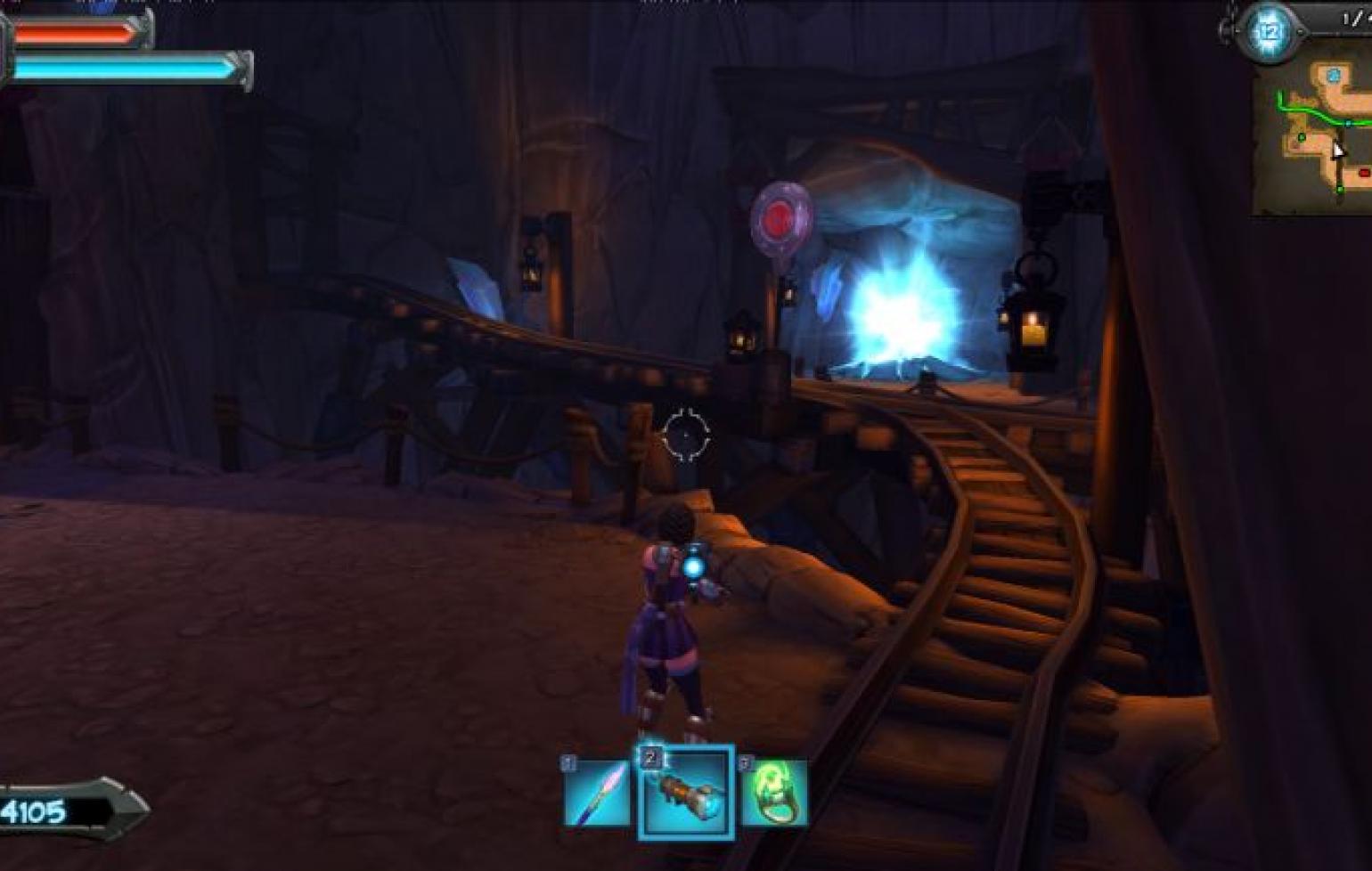Click the minimap of the mine tunnels
Image resolution: width=1372 pixels, height=871 pixels.
click(1313, 138)
